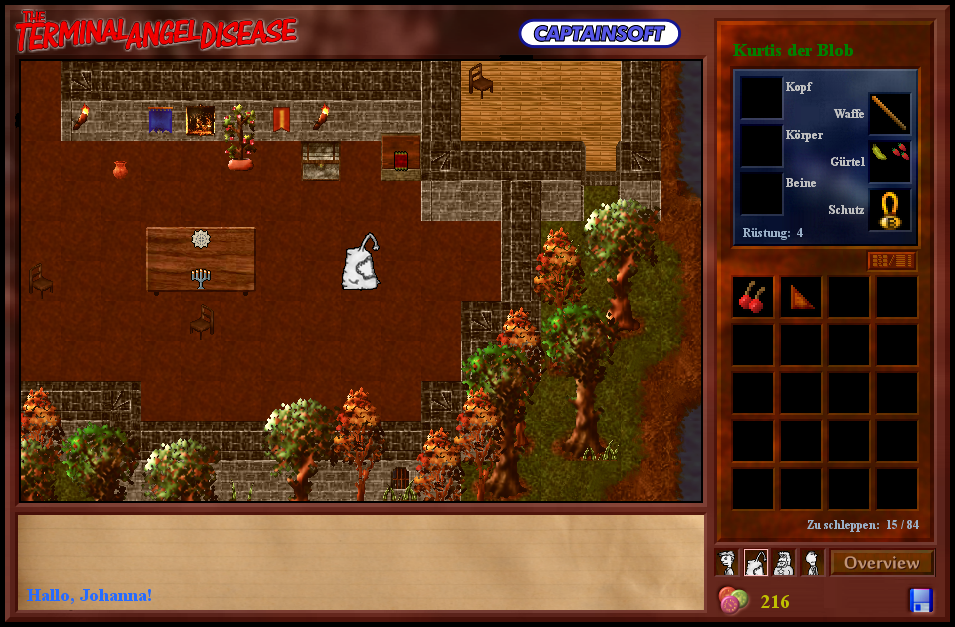The height and width of the screenshot is (627, 955).
Task: Switch to the spiky-haired boy party member
Action: (x=728, y=563)
